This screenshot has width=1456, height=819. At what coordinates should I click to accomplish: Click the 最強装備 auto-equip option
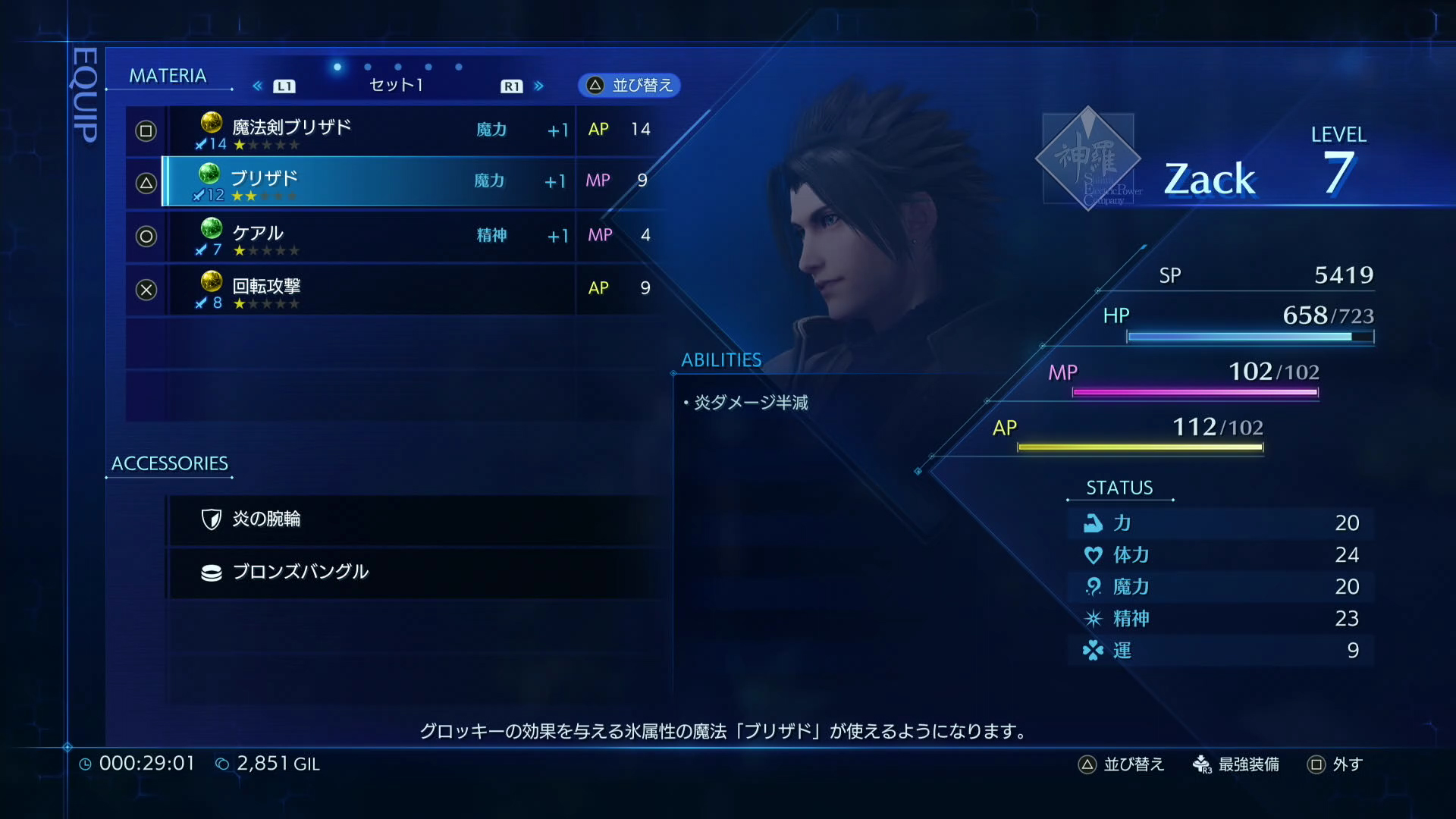1247,764
